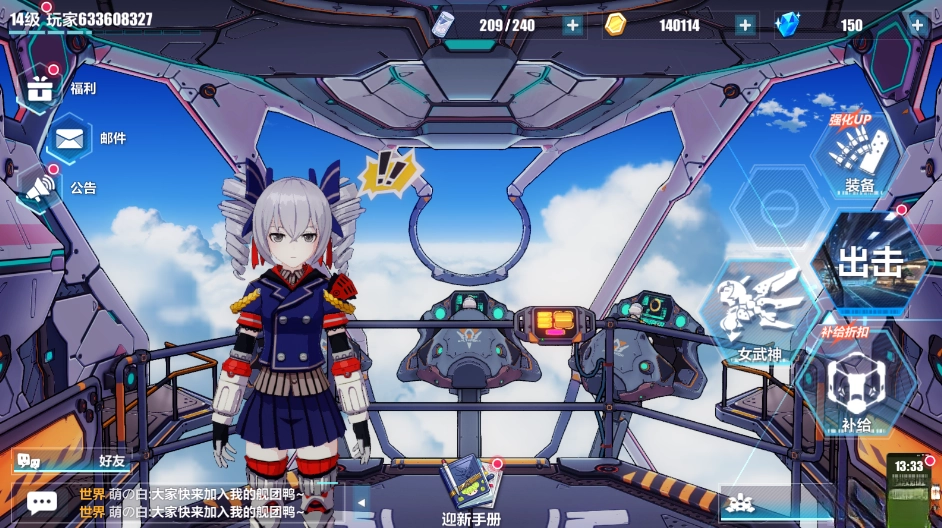Open the 好友 friends list
The height and width of the screenshot is (528, 942).
tap(70, 461)
